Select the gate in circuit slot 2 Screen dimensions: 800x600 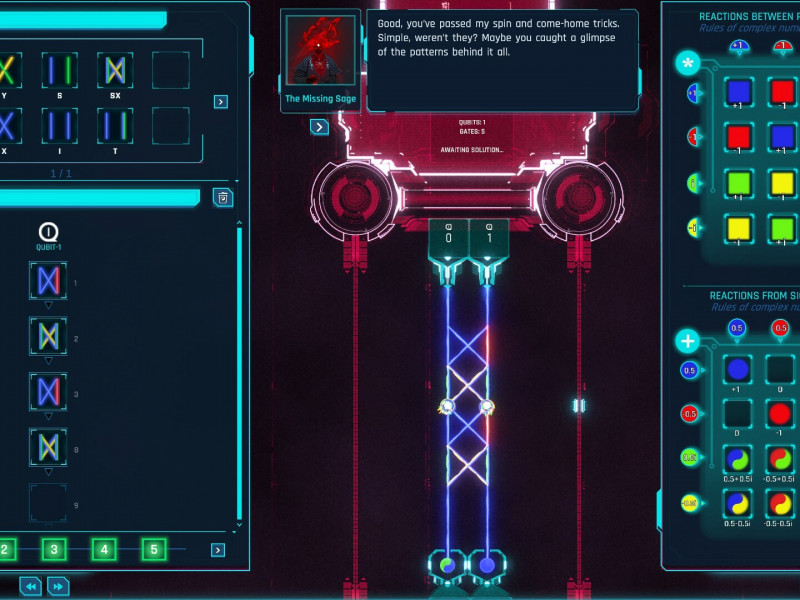pyautogui.click(x=48, y=336)
